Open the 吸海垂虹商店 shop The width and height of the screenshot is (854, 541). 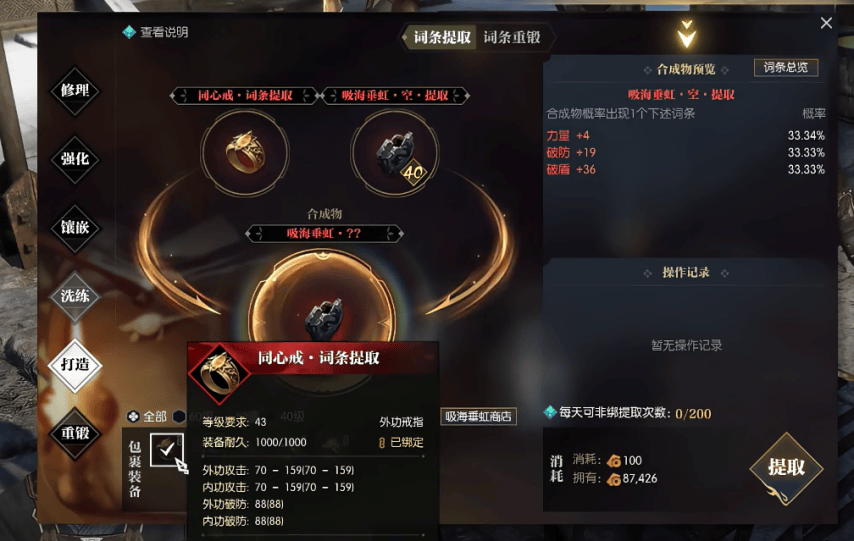click(478, 416)
